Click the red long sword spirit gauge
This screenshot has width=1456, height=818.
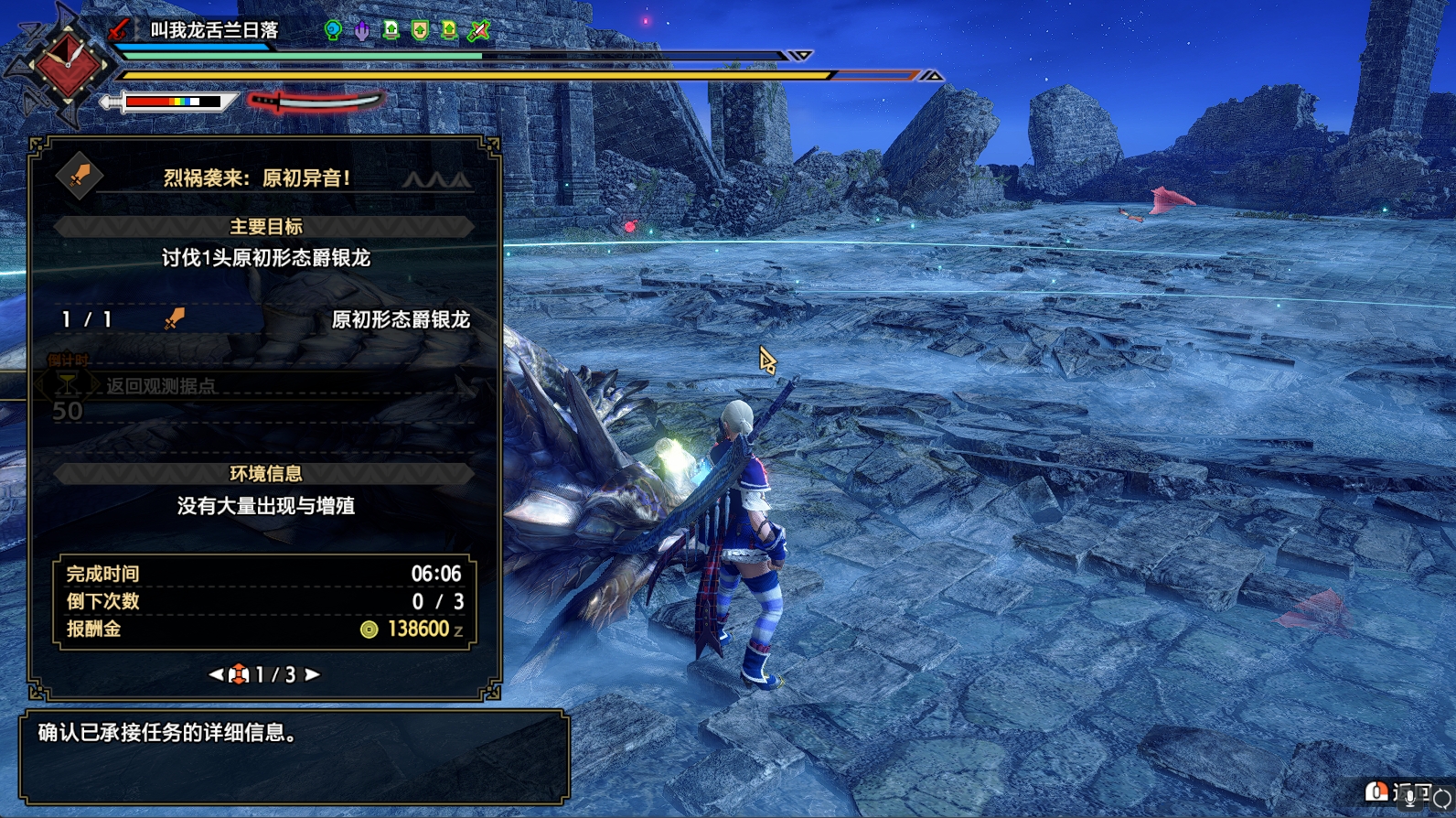(316, 101)
